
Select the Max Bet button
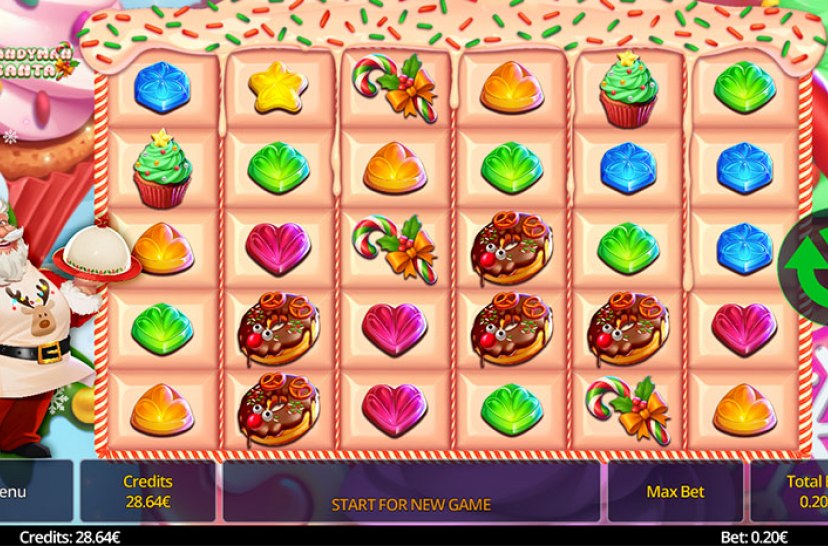coord(676,491)
